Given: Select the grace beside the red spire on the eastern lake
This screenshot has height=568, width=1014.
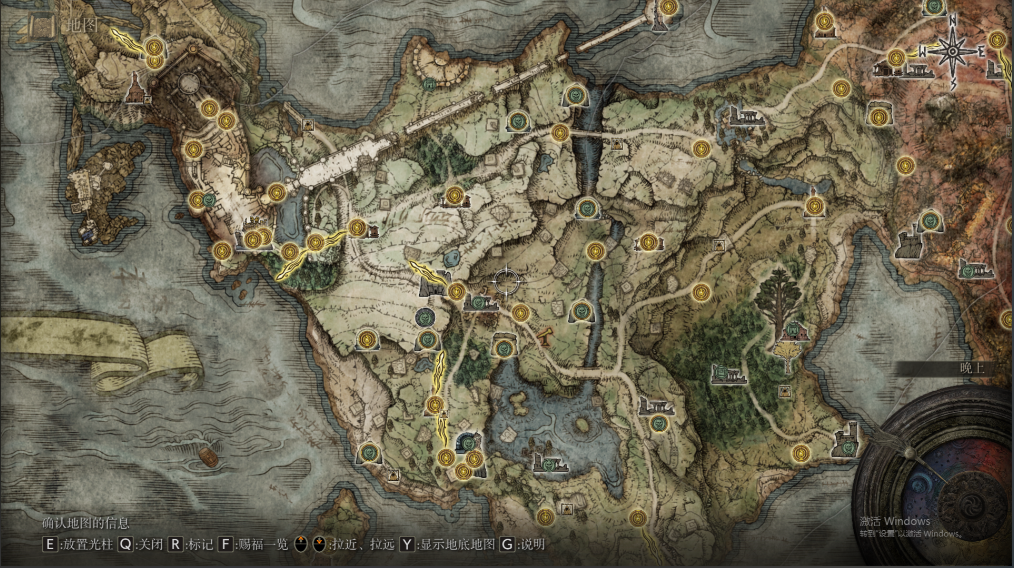Looking at the screenshot, I should [x=813, y=207].
